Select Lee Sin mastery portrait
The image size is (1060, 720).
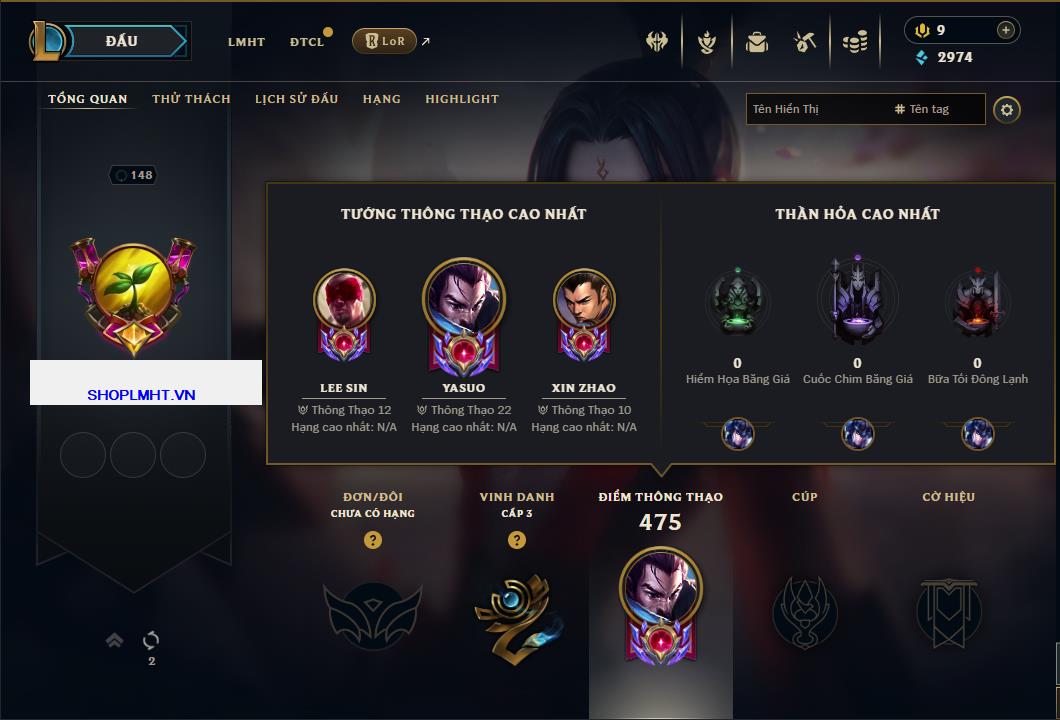point(343,300)
